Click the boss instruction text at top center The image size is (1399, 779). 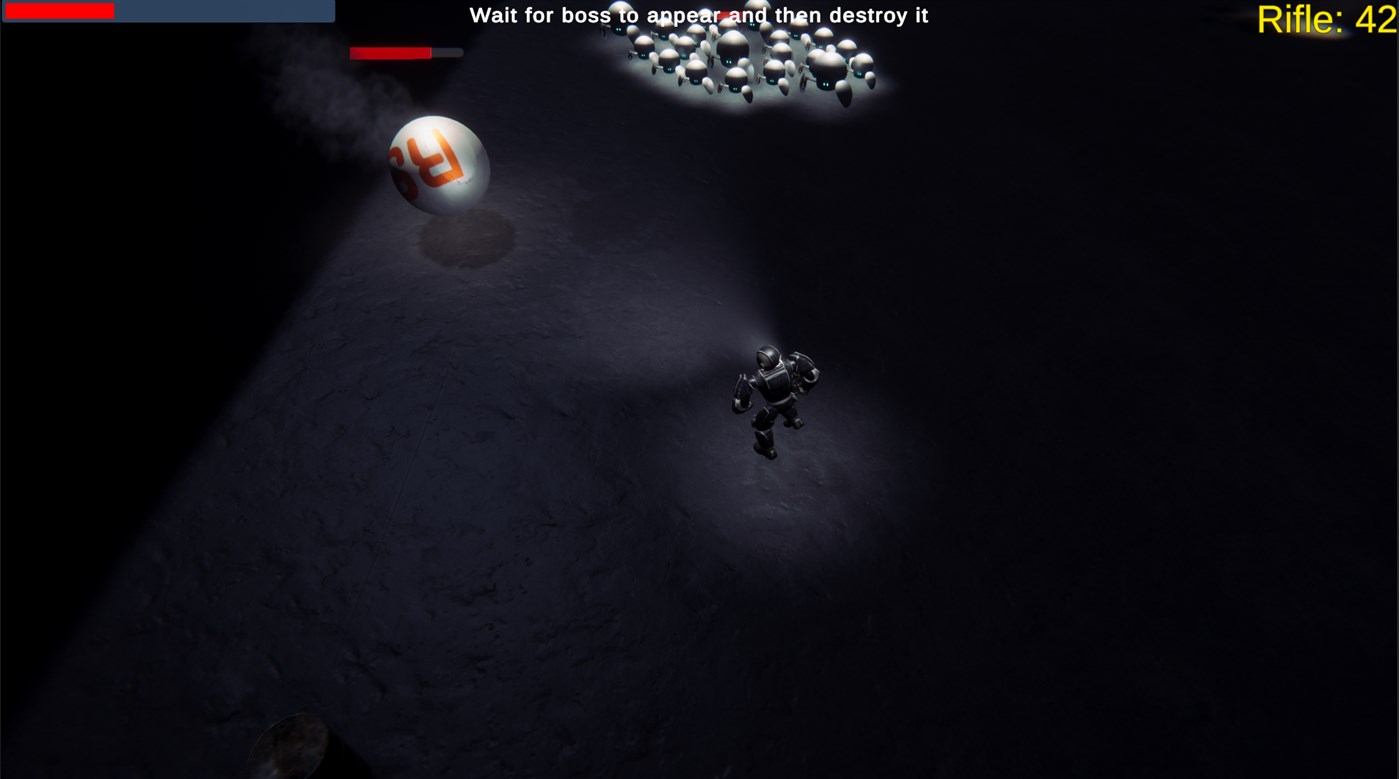click(x=698, y=15)
